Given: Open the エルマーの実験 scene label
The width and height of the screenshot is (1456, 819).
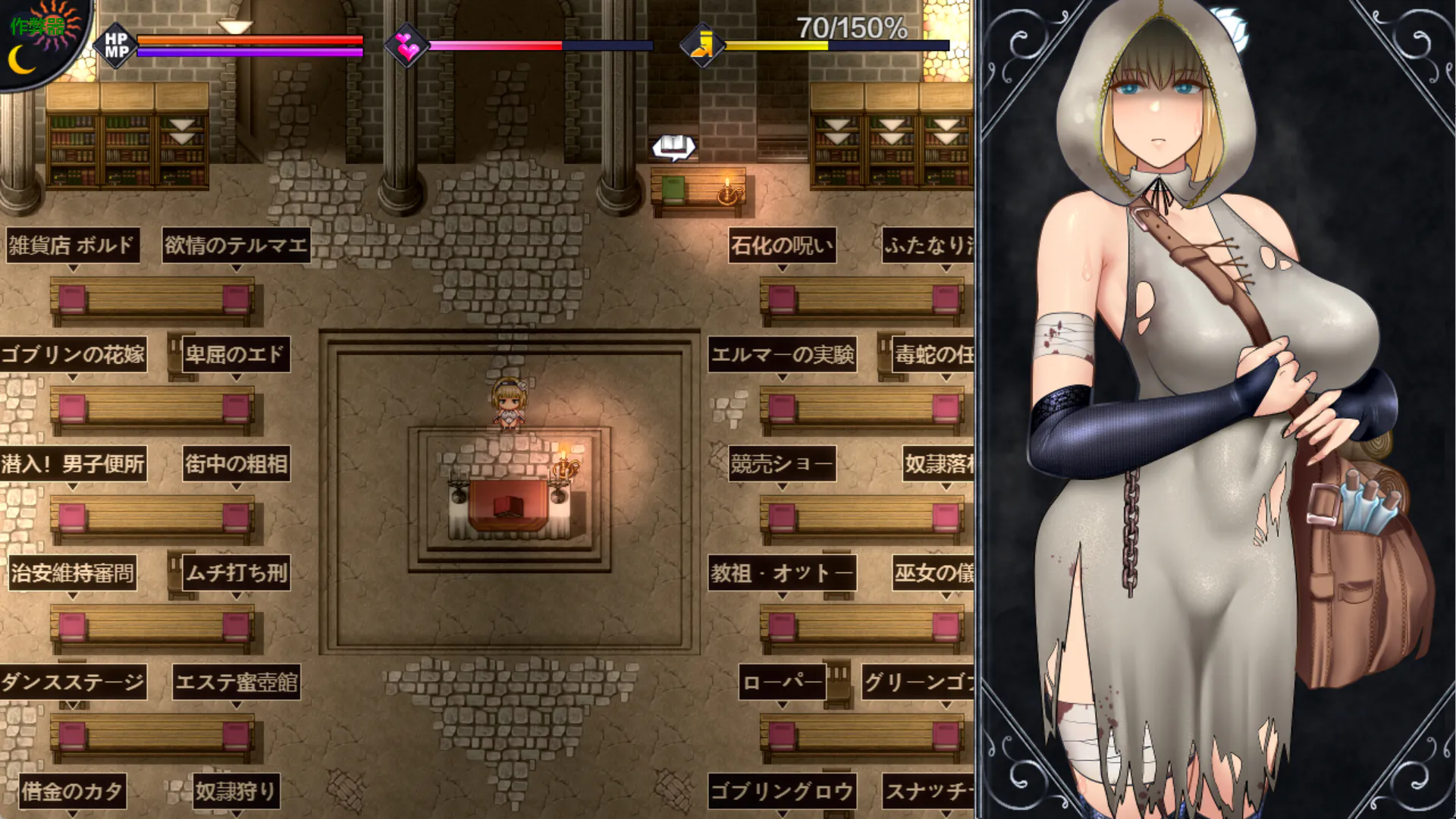Looking at the screenshot, I should click(x=782, y=355).
